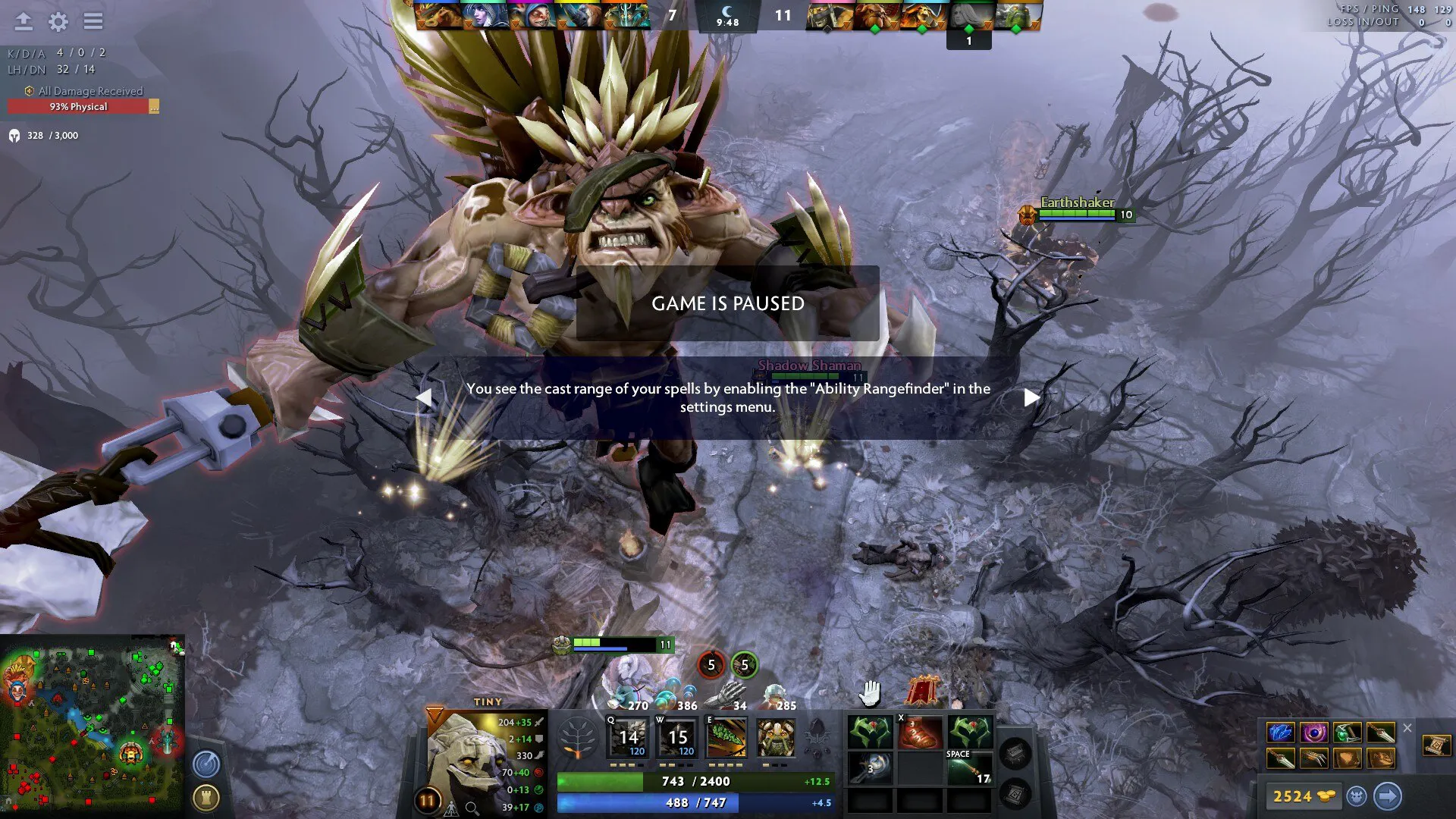Select the boots item bound to X

922,732
